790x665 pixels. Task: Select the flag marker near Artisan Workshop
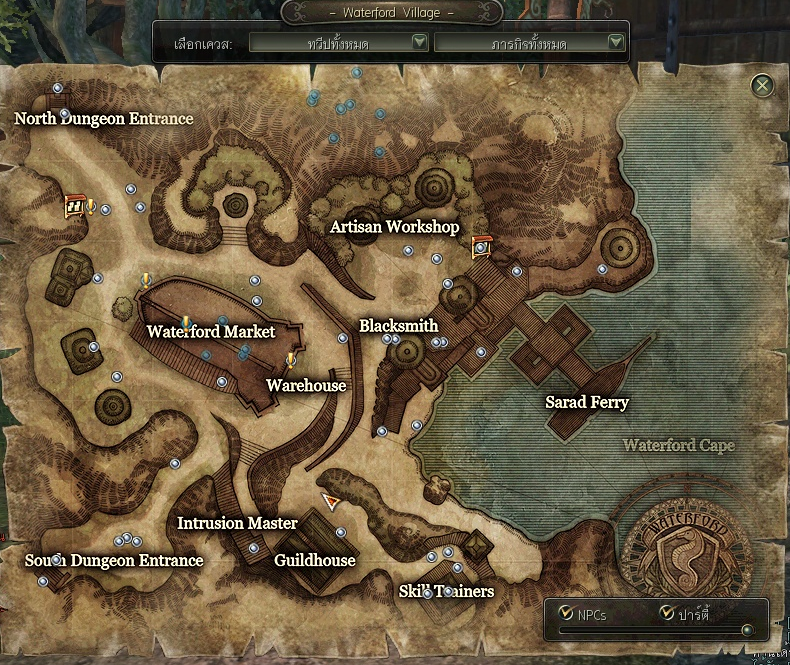tap(480, 245)
